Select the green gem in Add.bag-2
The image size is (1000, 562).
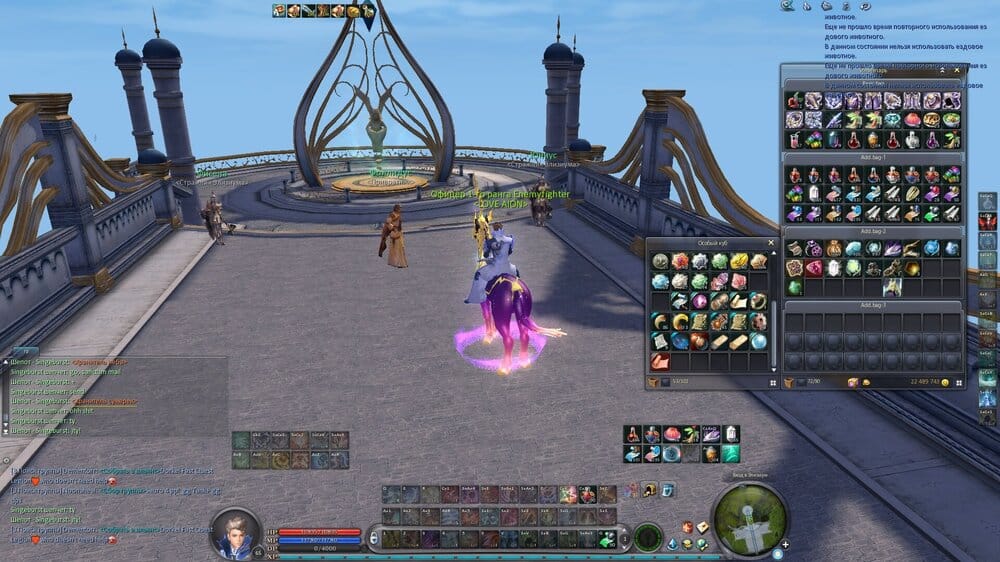[x=795, y=287]
